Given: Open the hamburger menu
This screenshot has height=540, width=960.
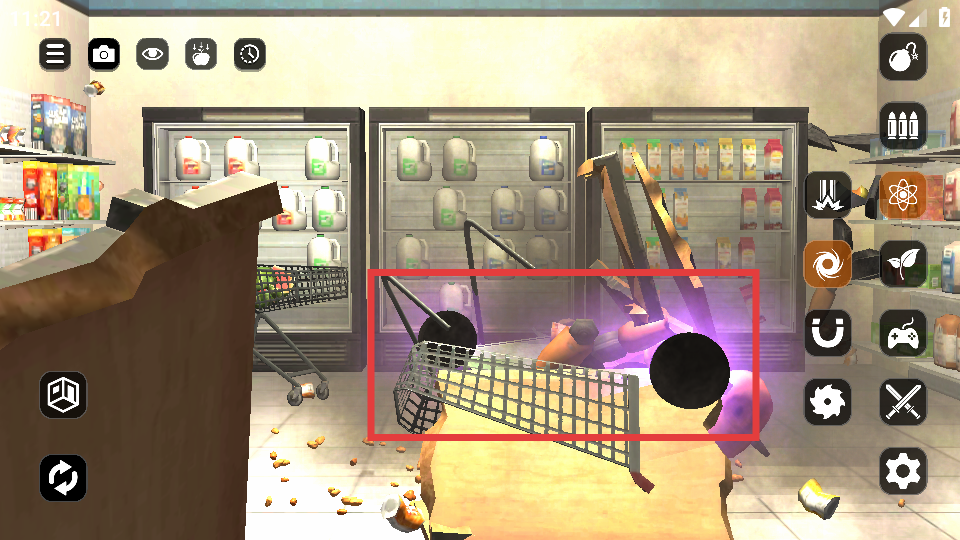Looking at the screenshot, I should tap(55, 54).
